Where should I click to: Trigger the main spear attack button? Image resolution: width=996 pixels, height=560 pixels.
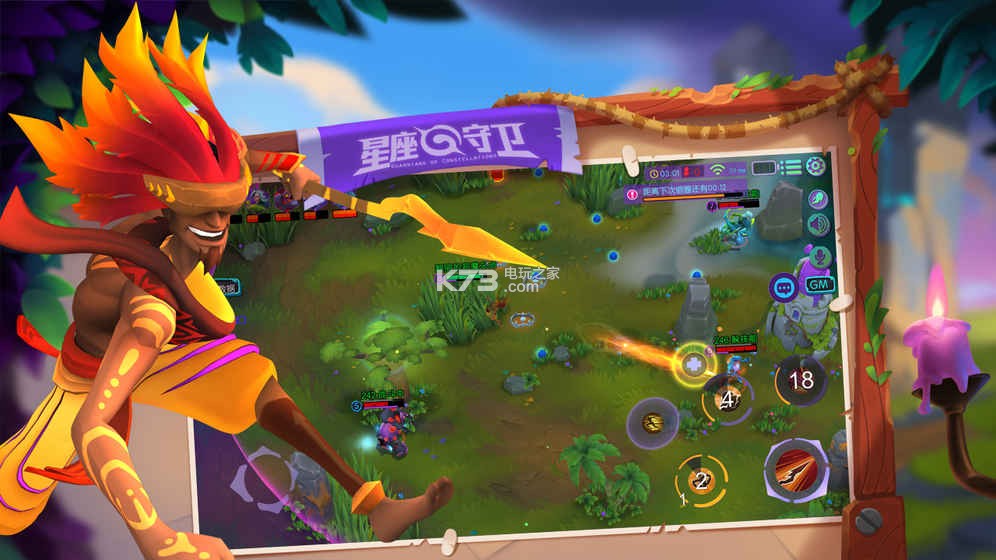click(x=791, y=468)
